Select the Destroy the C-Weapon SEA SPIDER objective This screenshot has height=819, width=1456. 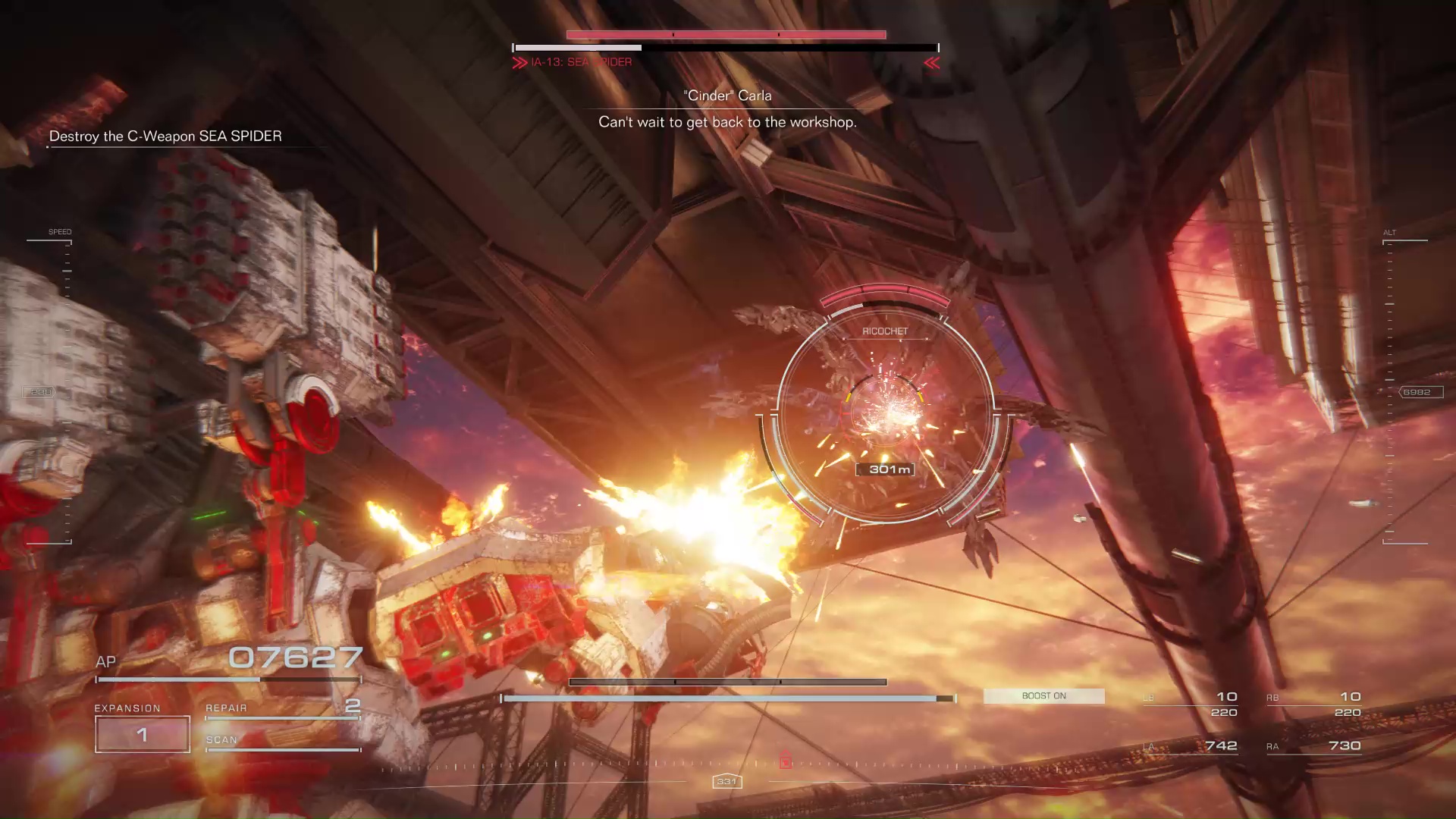click(165, 136)
